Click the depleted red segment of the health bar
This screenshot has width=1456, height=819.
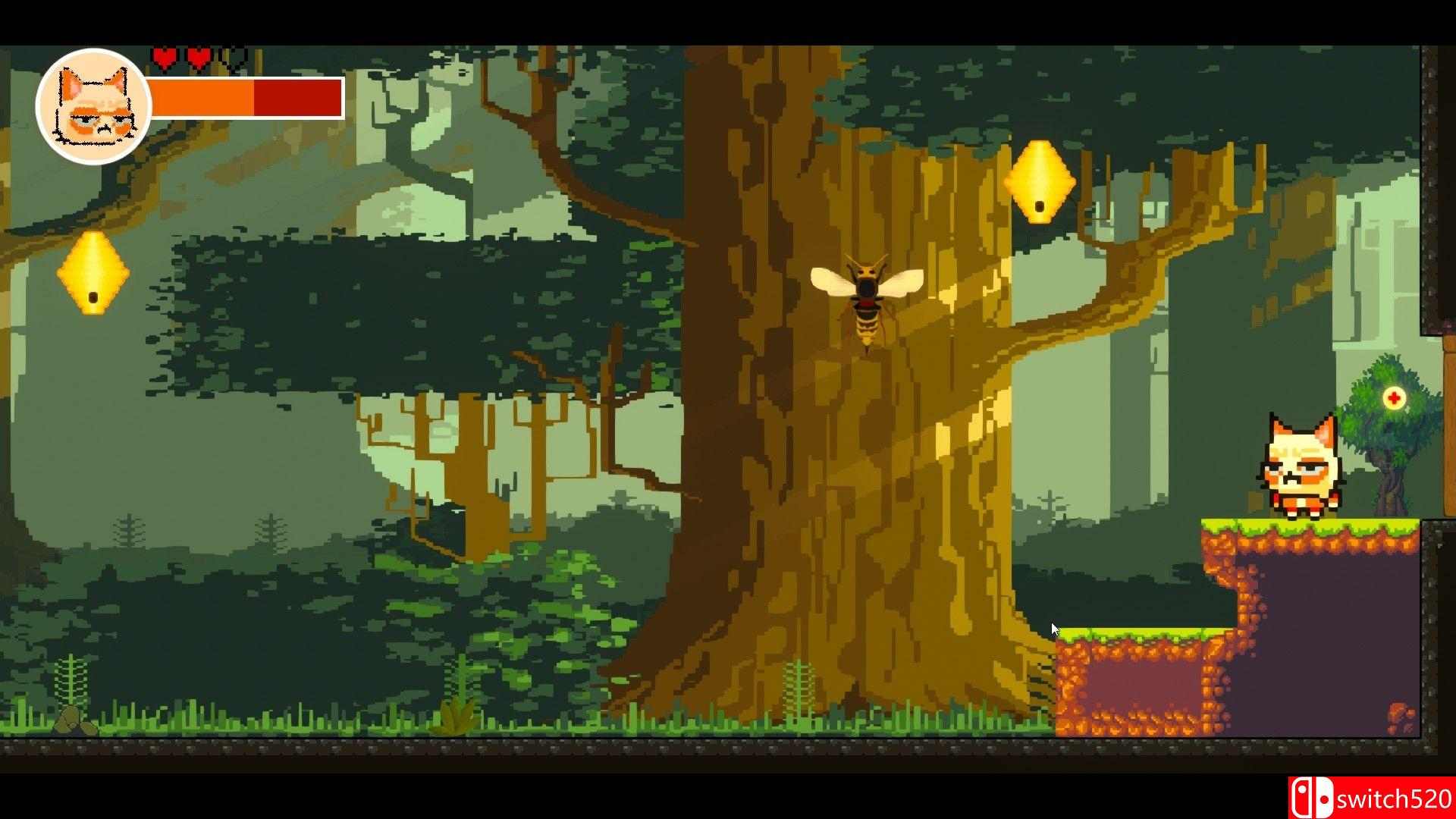click(296, 99)
